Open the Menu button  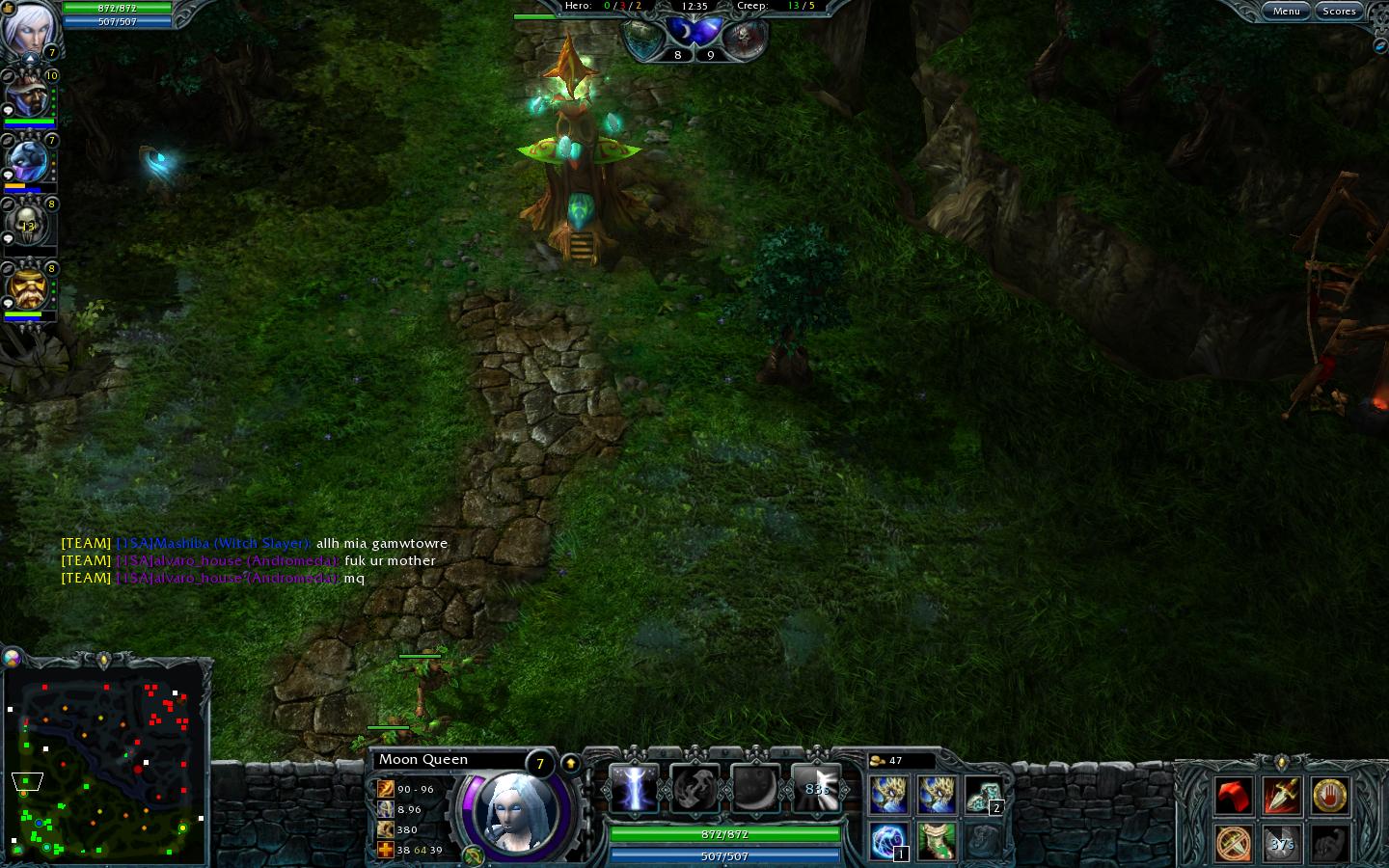(1286, 12)
